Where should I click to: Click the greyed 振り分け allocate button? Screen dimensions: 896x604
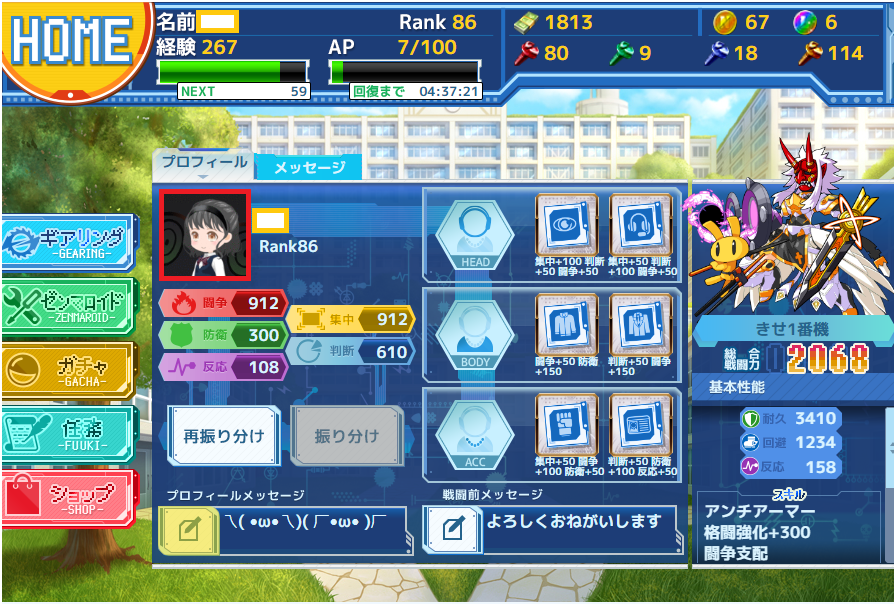(x=346, y=435)
